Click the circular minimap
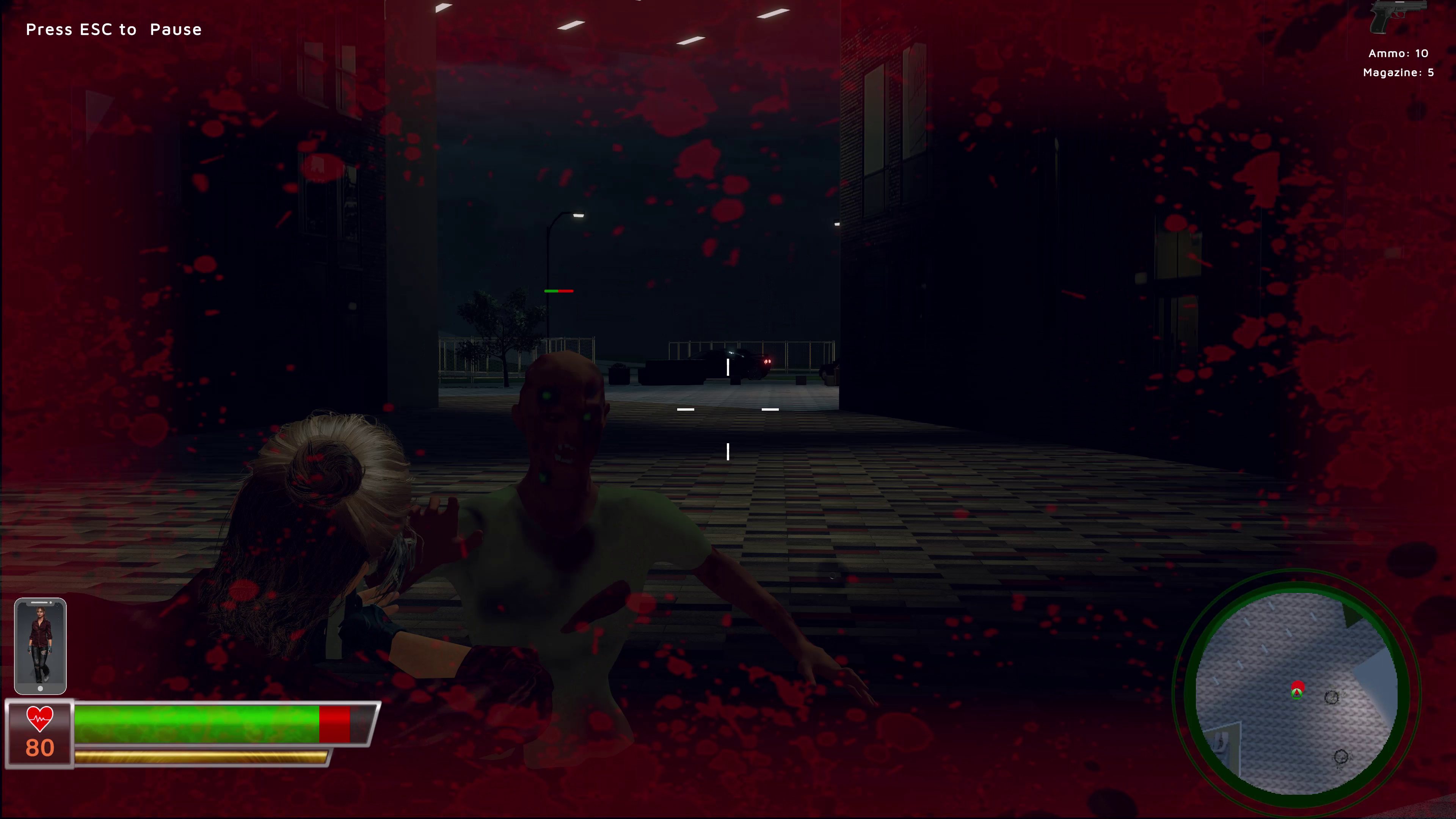This screenshot has height=819, width=1456. click(x=1297, y=693)
